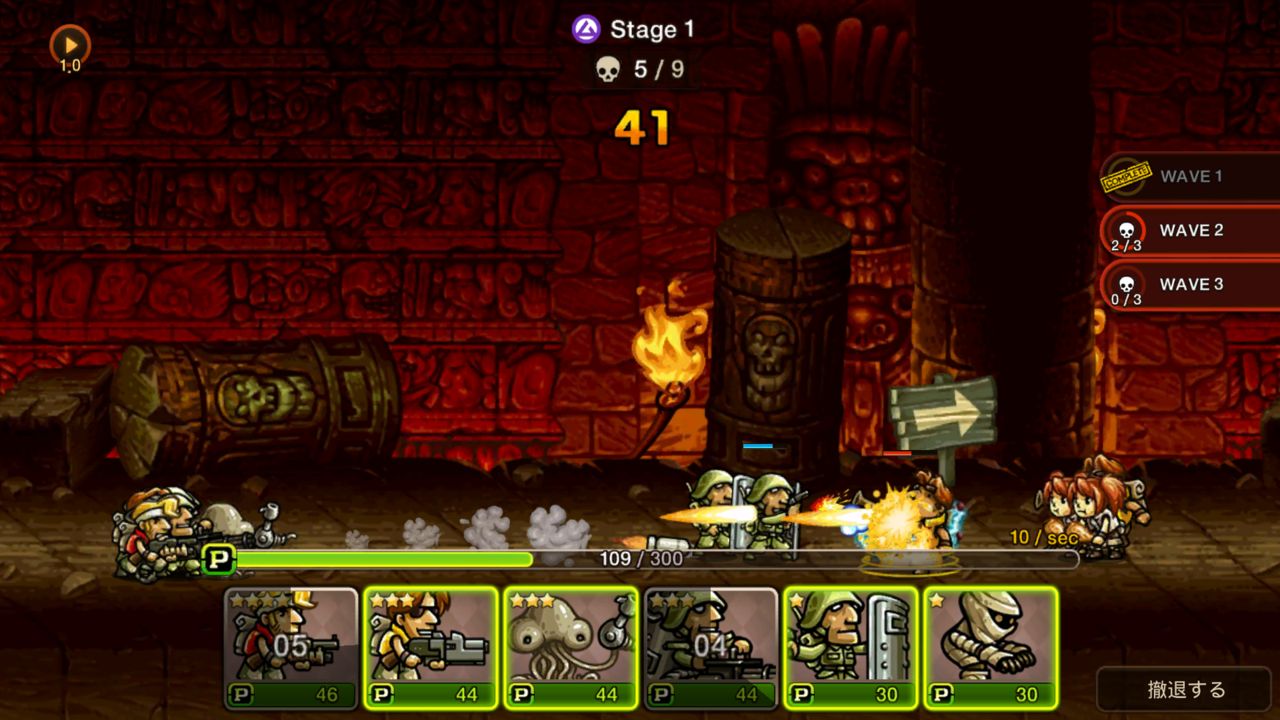The image size is (1280, 720).
Task: Tap the rifleman card showing cooldown 05
Action: pyautogui.click(x=290, y=645)
